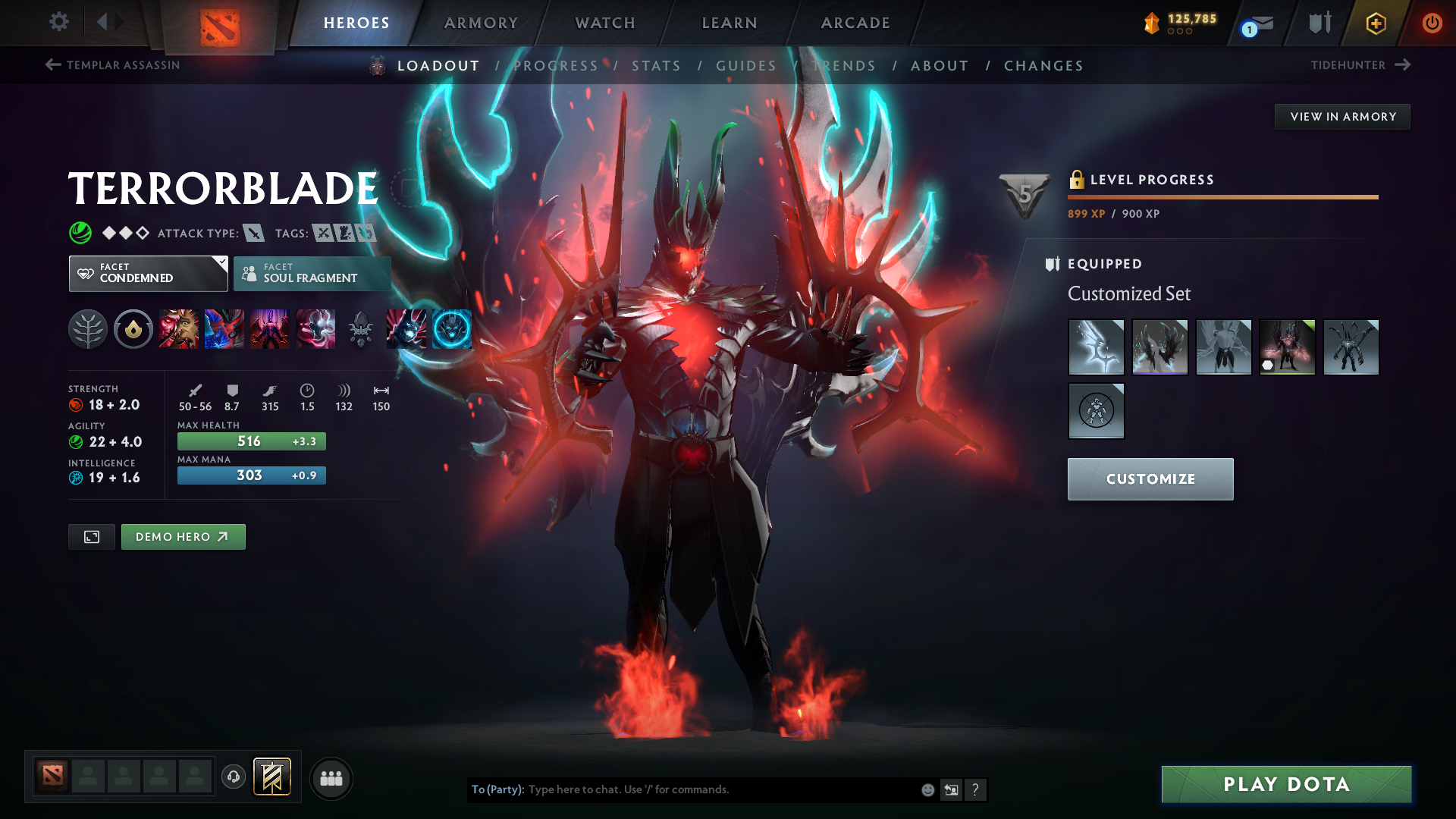Click the XP level progress bar

(x=1221, y=196)
